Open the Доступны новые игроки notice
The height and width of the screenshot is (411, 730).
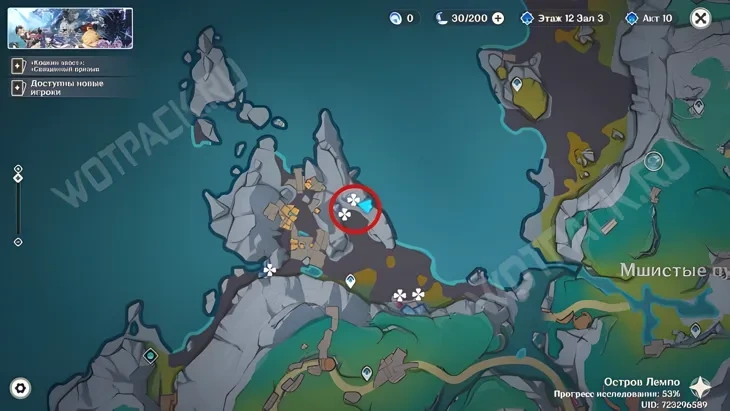58,88
